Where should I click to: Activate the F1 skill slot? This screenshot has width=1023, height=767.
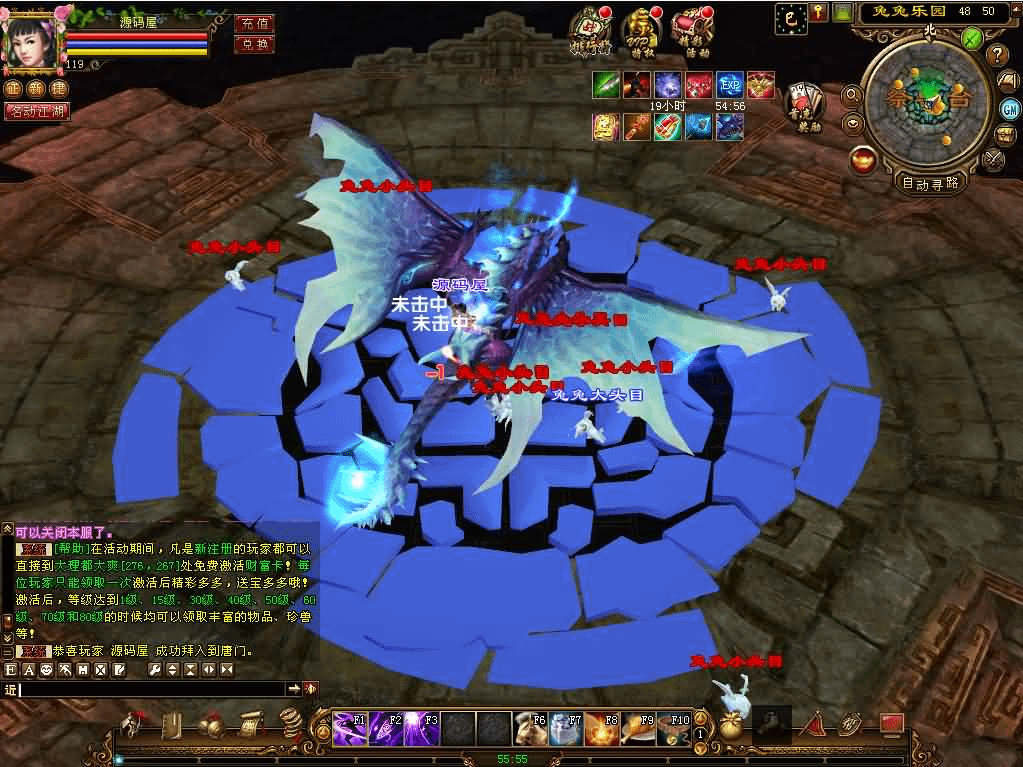(350, 729)
